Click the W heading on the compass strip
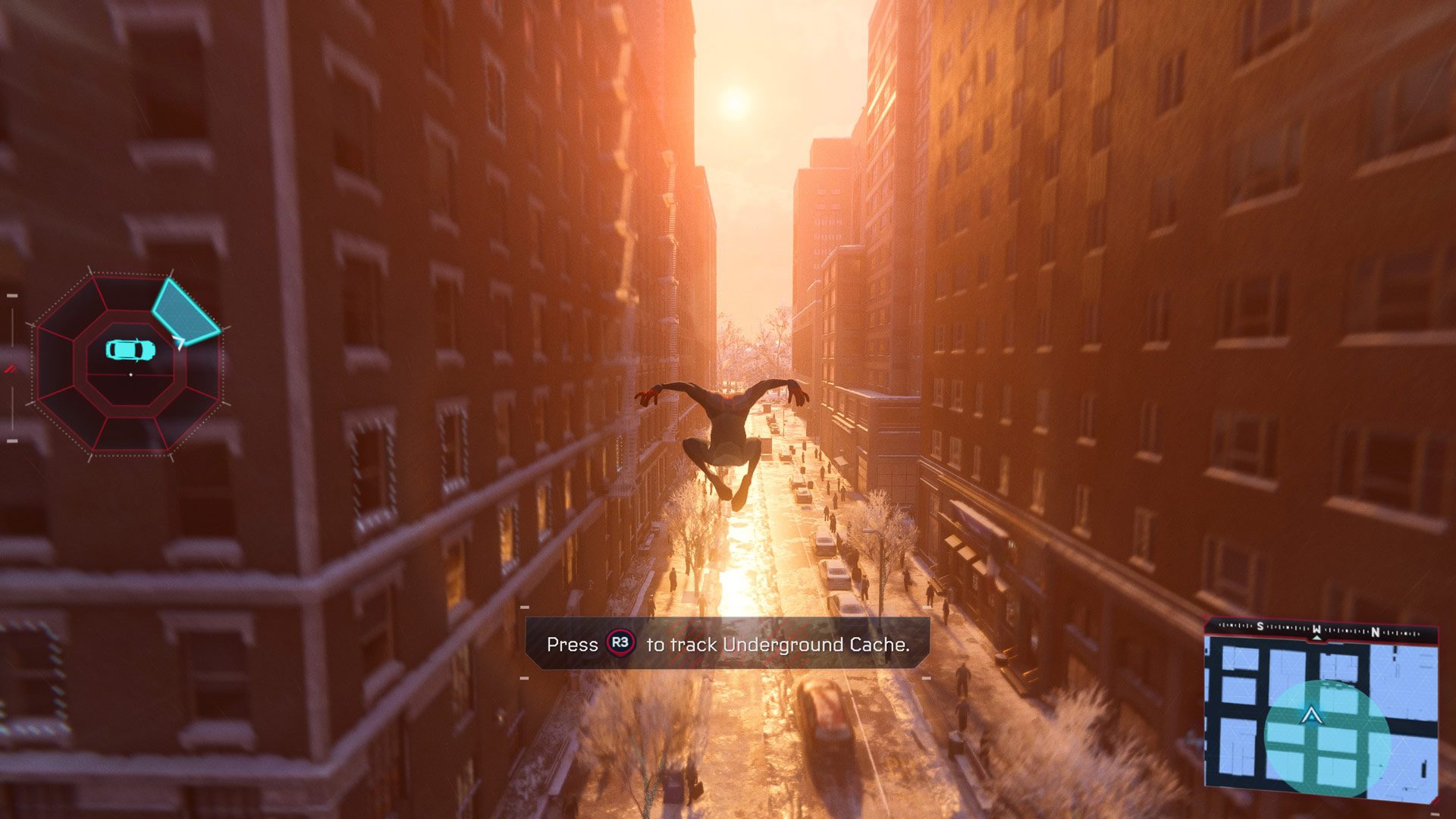 [x=1317, y=629]
